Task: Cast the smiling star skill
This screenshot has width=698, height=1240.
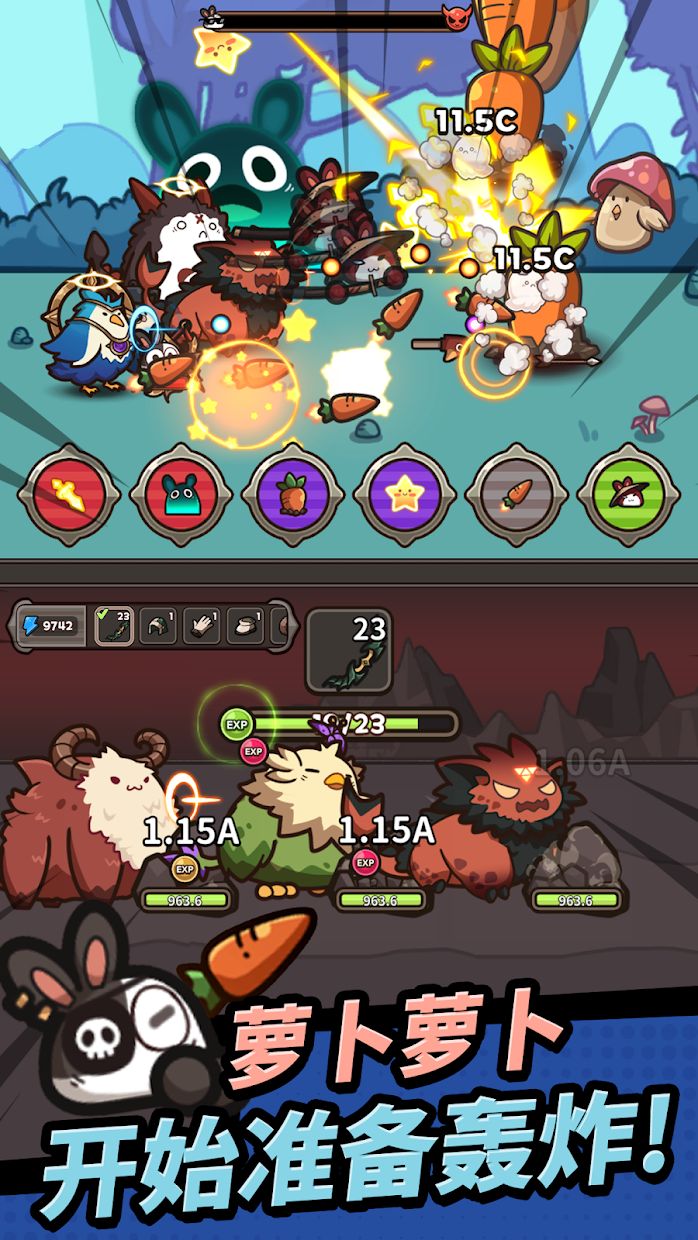Action: [x=405, y=494]
